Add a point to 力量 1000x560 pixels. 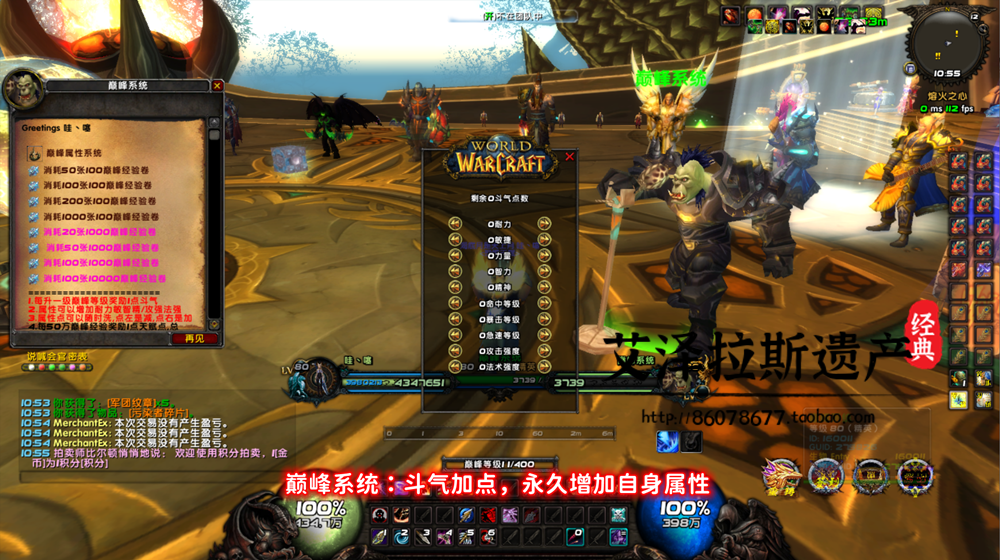545,255
